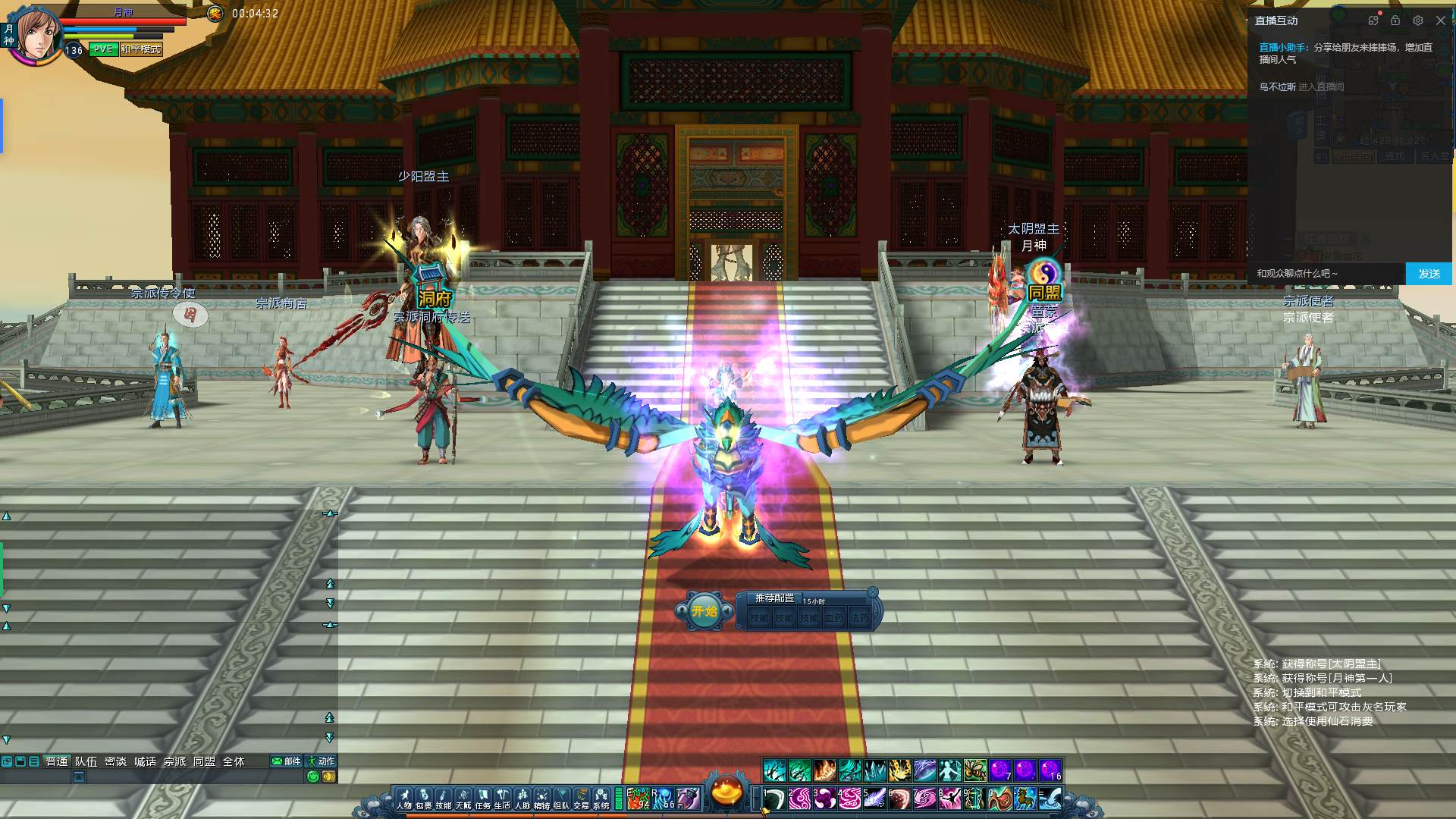The image size is (1456, 819).
Task: Click the 发送 send button in stream chat
Action: pos(1429,274)
